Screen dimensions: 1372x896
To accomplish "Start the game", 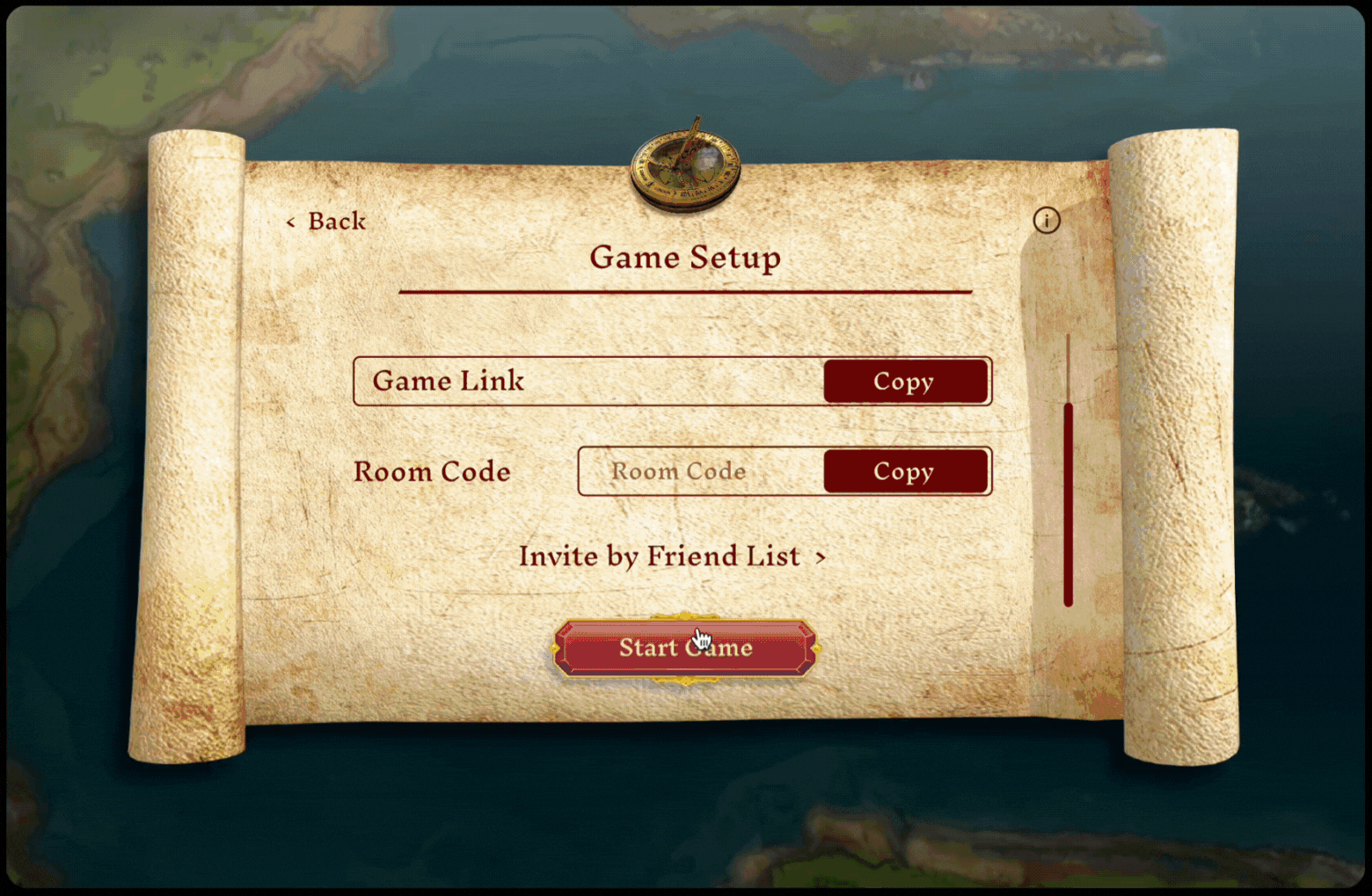I will pyautogui.click(x=685, y=648).
